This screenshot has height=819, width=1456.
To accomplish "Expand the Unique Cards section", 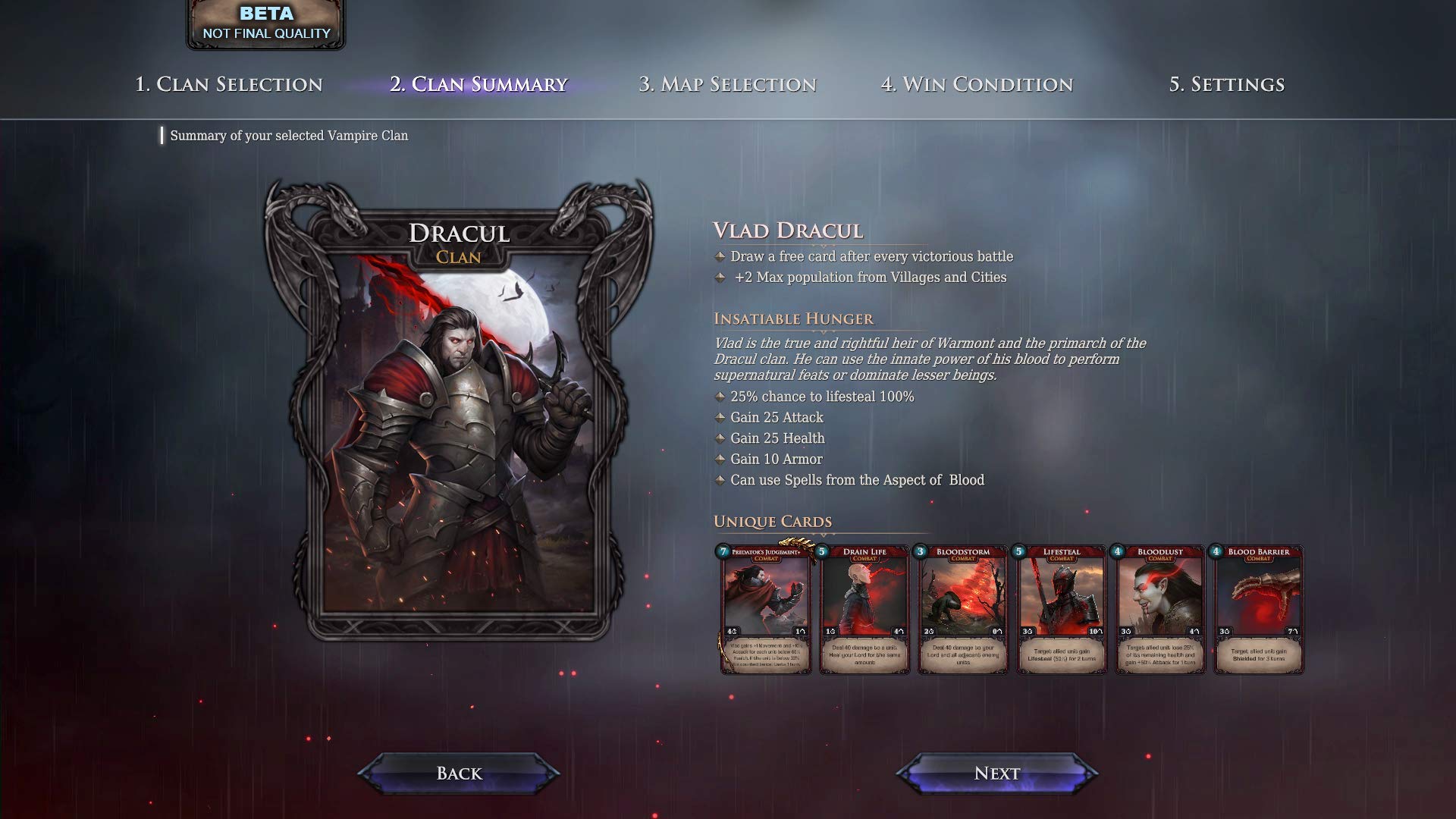I will tap(771, 522).
